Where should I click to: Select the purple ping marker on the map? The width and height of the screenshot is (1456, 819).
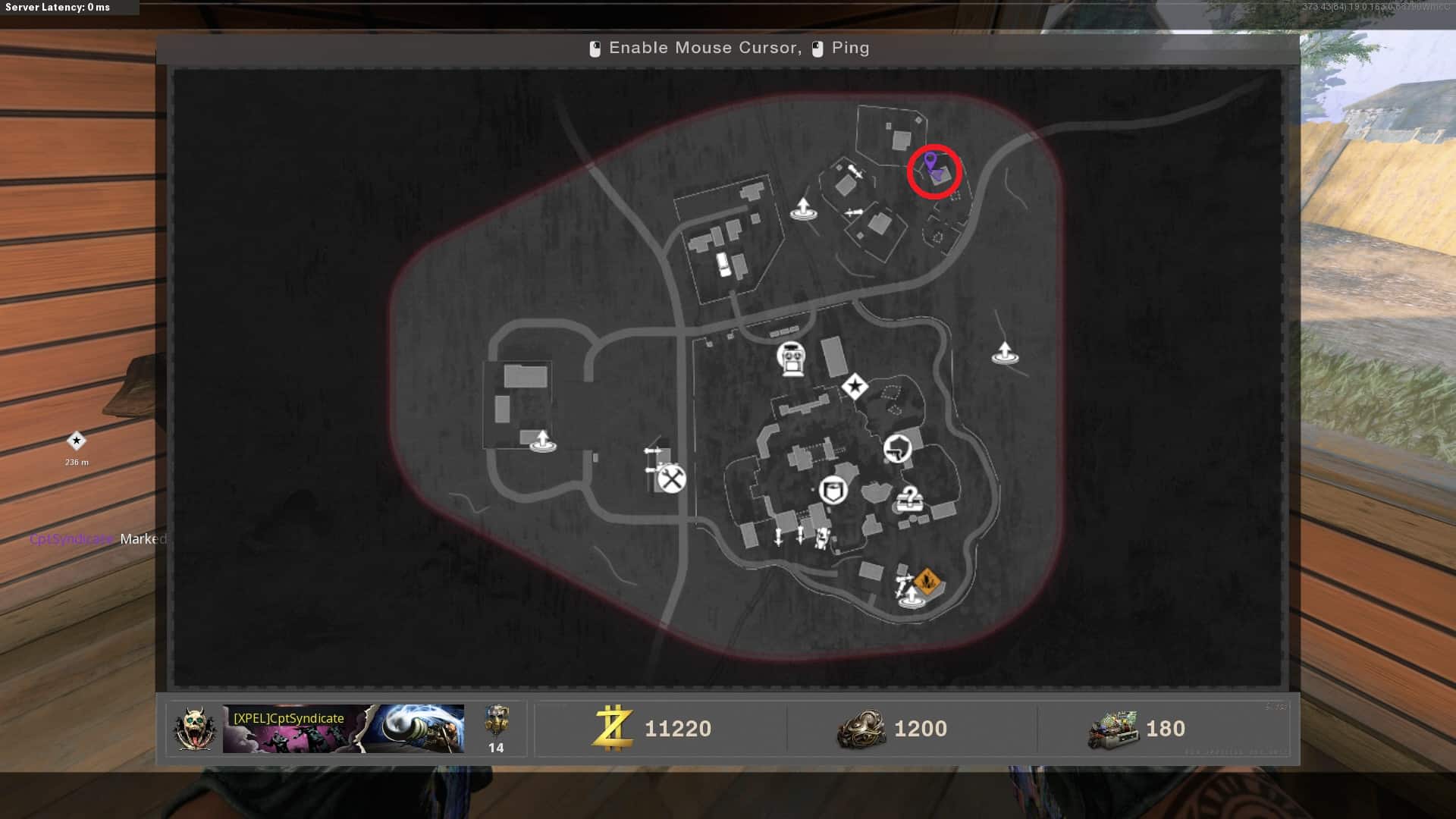click(930, 162)
